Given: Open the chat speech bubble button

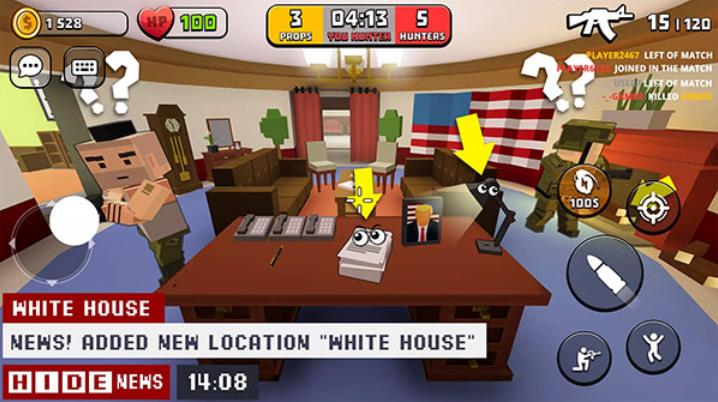Looking at the screenshot, I should (x=31, y=69).
